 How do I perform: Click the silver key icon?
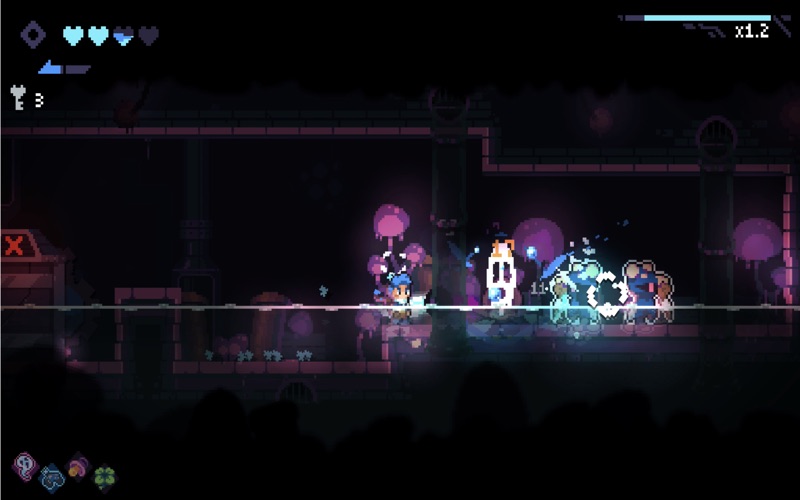[x=18, y=97]
